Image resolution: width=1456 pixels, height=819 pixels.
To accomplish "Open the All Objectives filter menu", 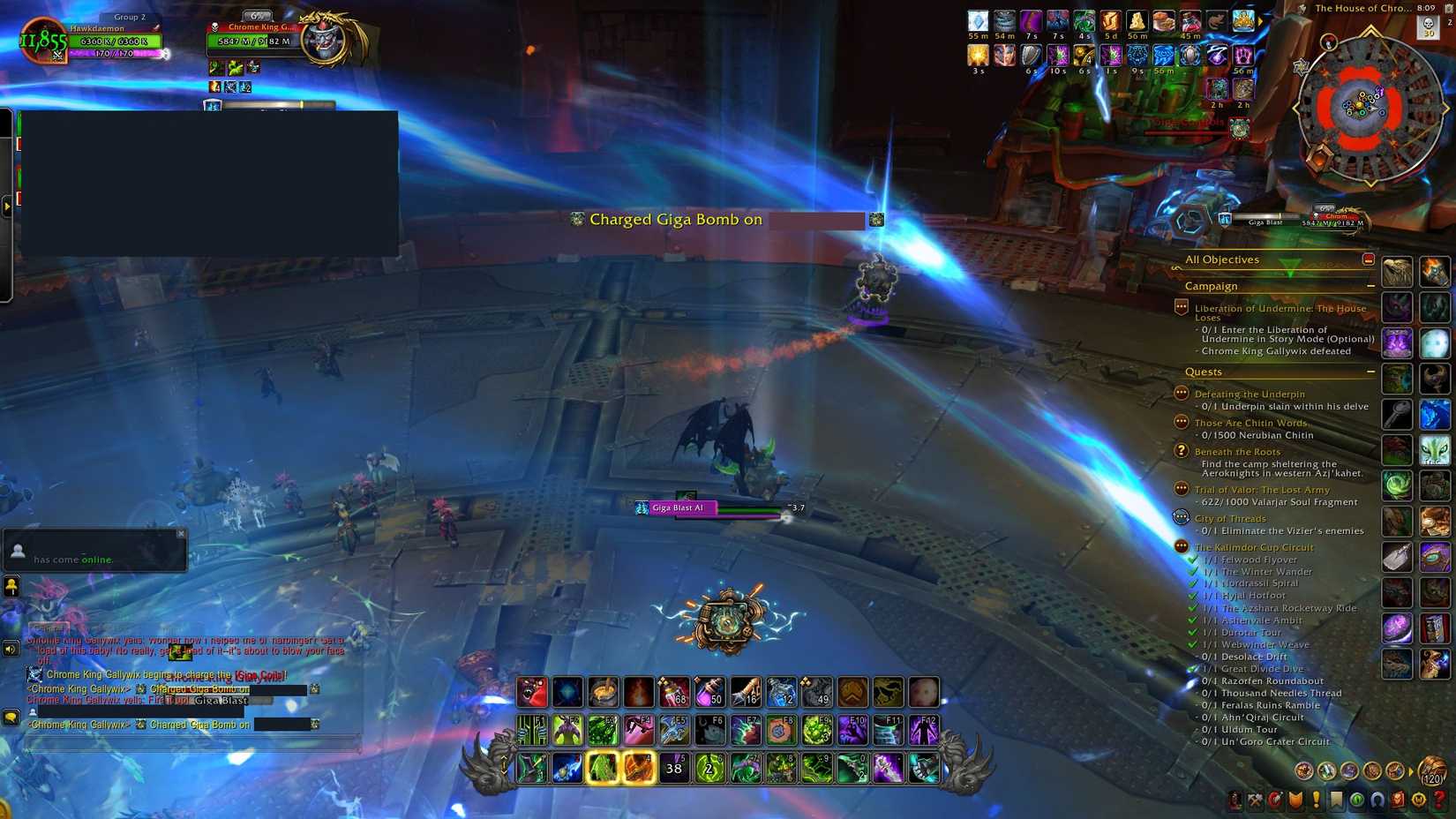I will pos(1224,259).
